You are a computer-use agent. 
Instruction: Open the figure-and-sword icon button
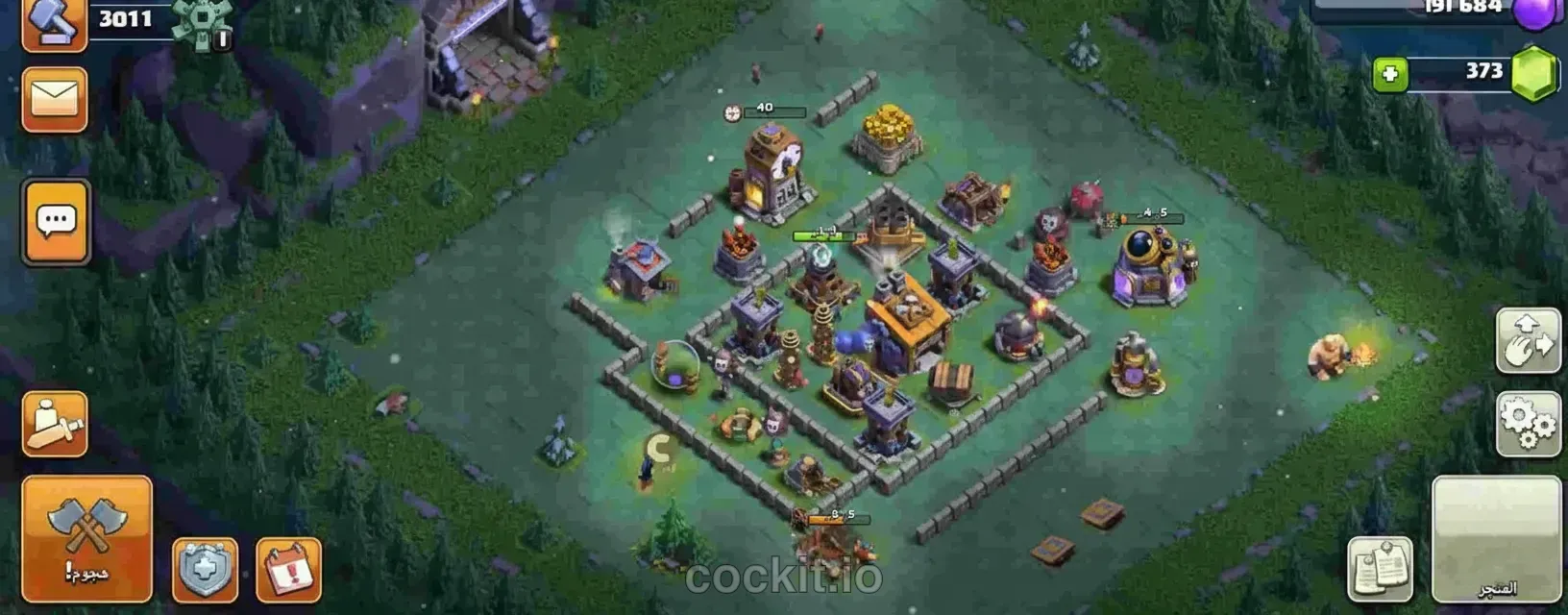pos(55,424)
